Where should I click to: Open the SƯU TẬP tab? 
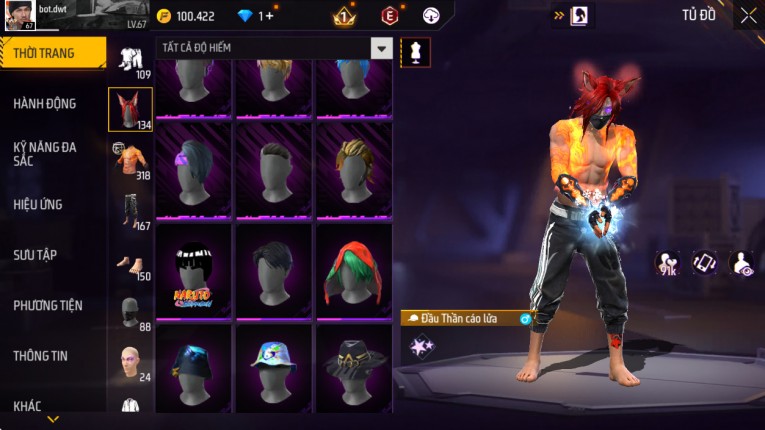click(x=35, y=255)
